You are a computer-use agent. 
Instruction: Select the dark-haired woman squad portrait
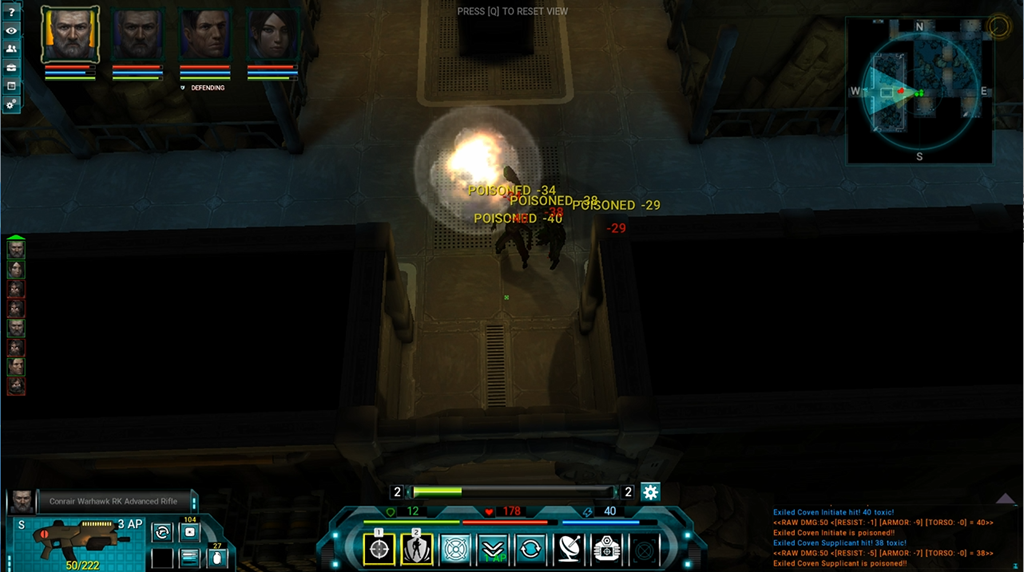coord(271,35)
